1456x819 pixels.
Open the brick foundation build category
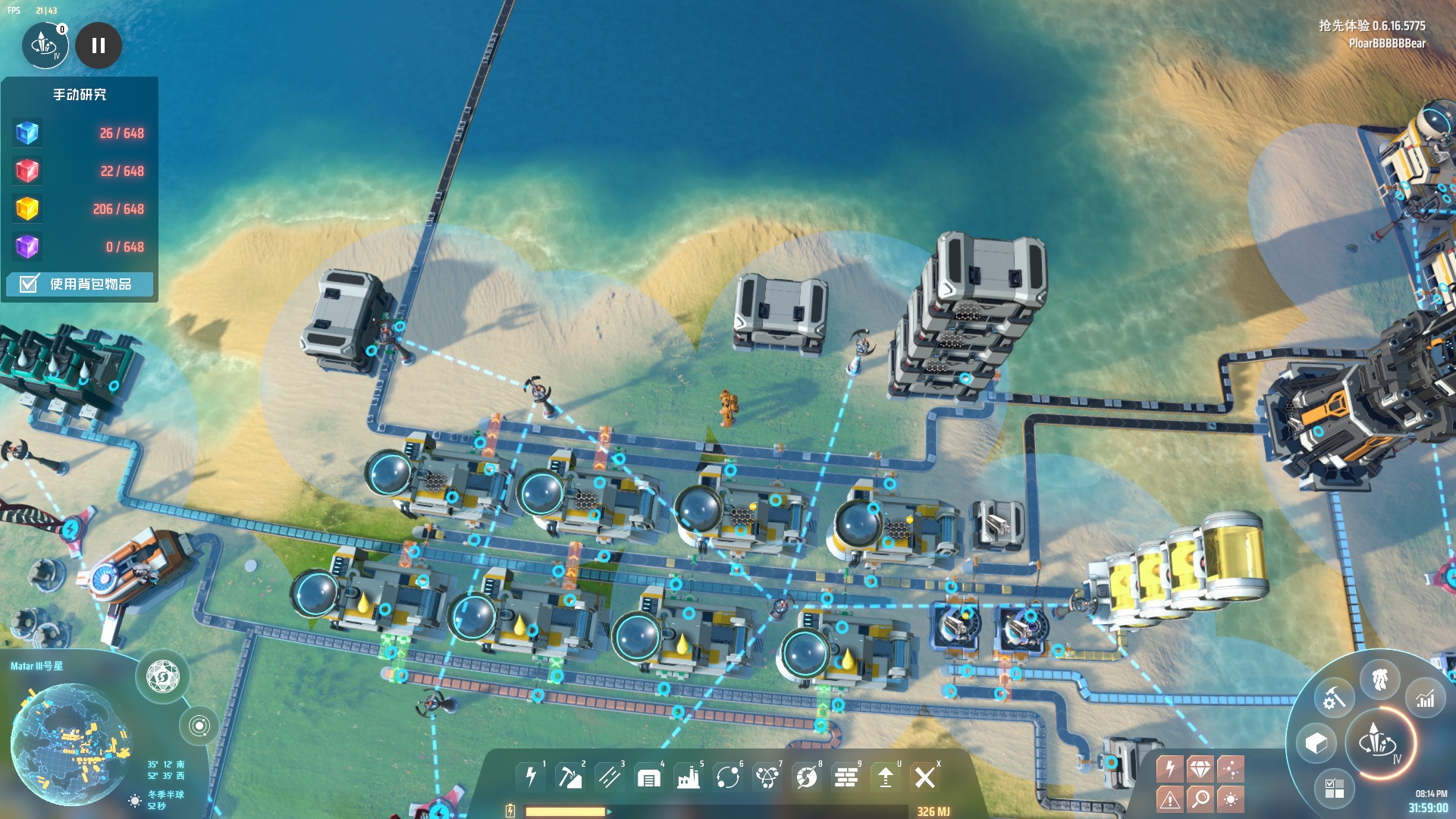pyautogui.click(x=846, y=777)
